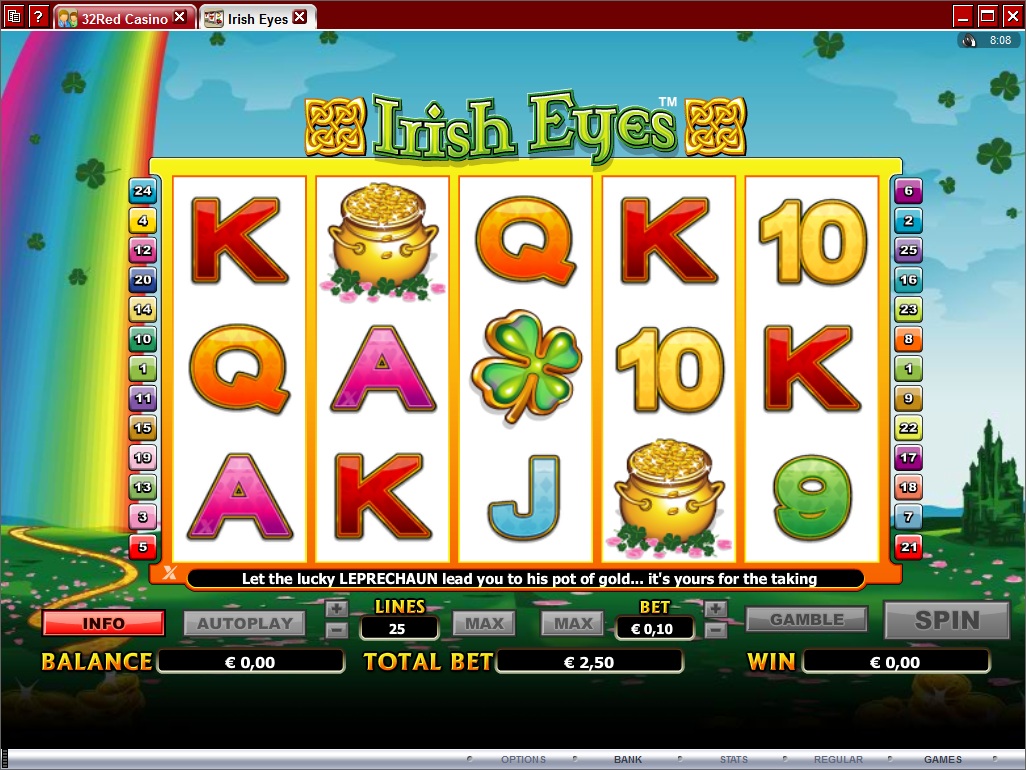Click the GAMBLE button
The width and height of the screenshot is (1026, 770).
click(807, 620)
